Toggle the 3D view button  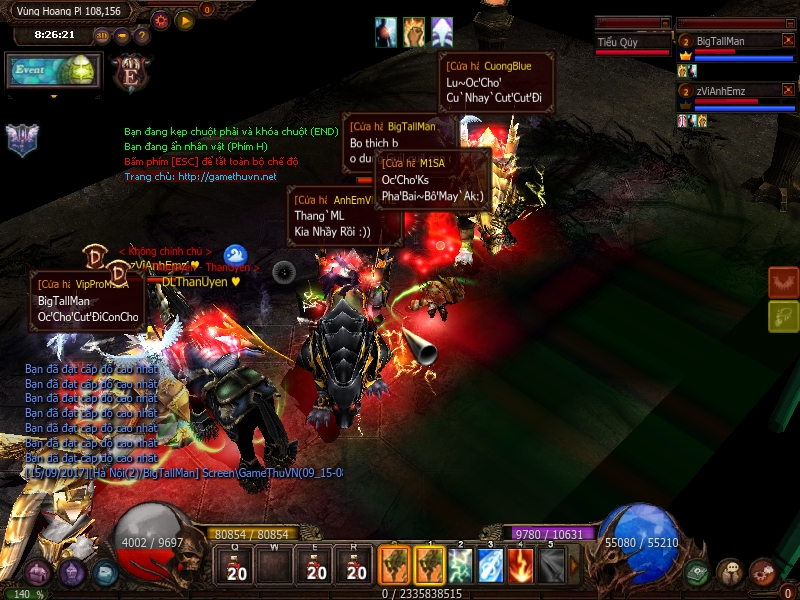click(x=102, y=36)
